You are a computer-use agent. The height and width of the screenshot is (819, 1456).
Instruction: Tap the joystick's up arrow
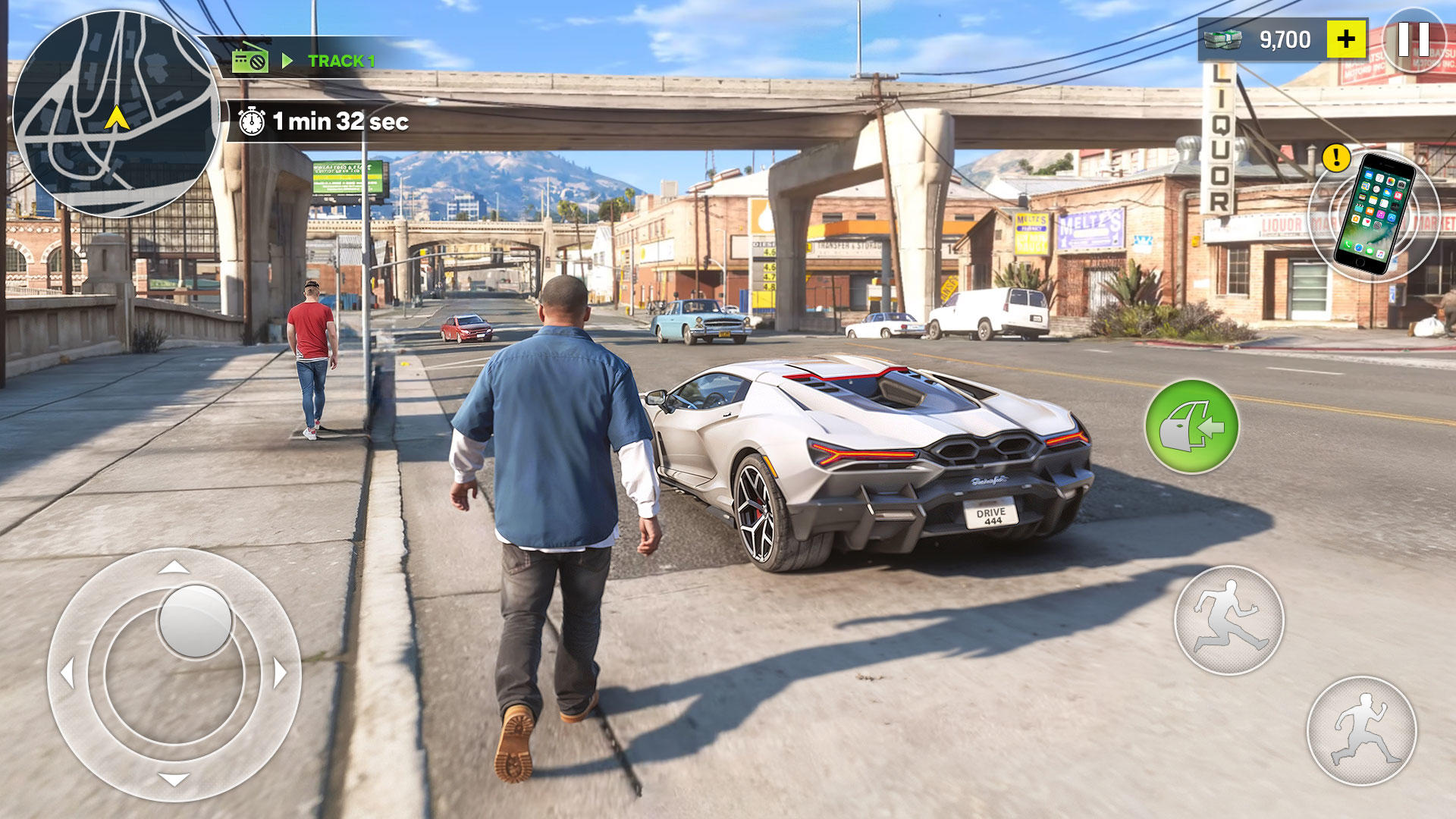174,566
